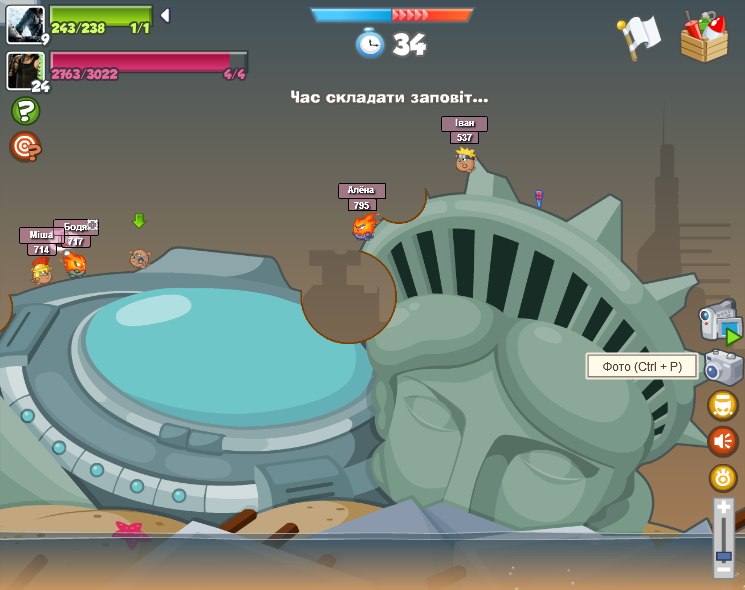Zoom out with the minus button

pyautogui.click(x=723, y=569)
